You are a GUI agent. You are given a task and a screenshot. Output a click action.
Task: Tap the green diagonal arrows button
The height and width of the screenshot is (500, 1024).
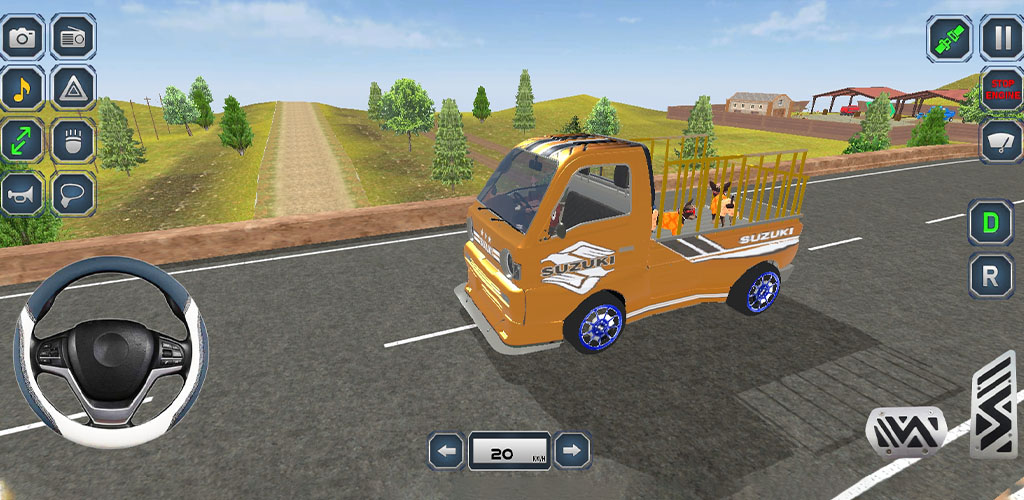[x=22, y=141]
